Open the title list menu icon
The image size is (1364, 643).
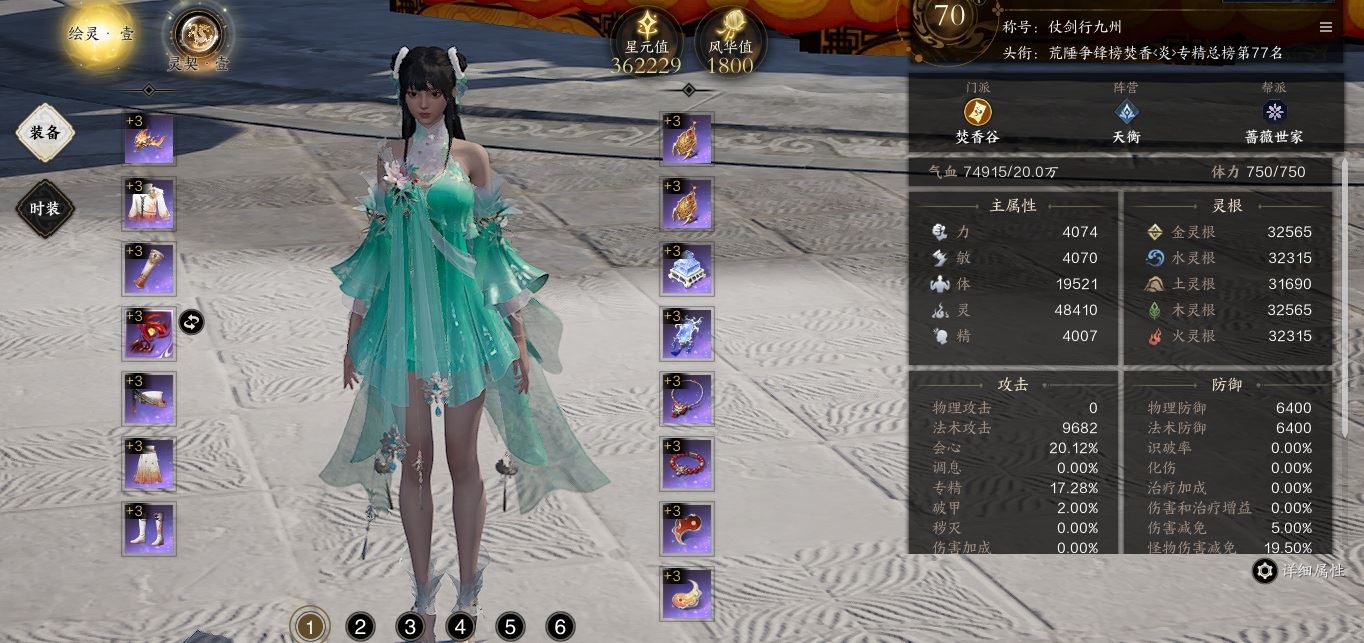pyautogui.click(x=1326, y=27)
